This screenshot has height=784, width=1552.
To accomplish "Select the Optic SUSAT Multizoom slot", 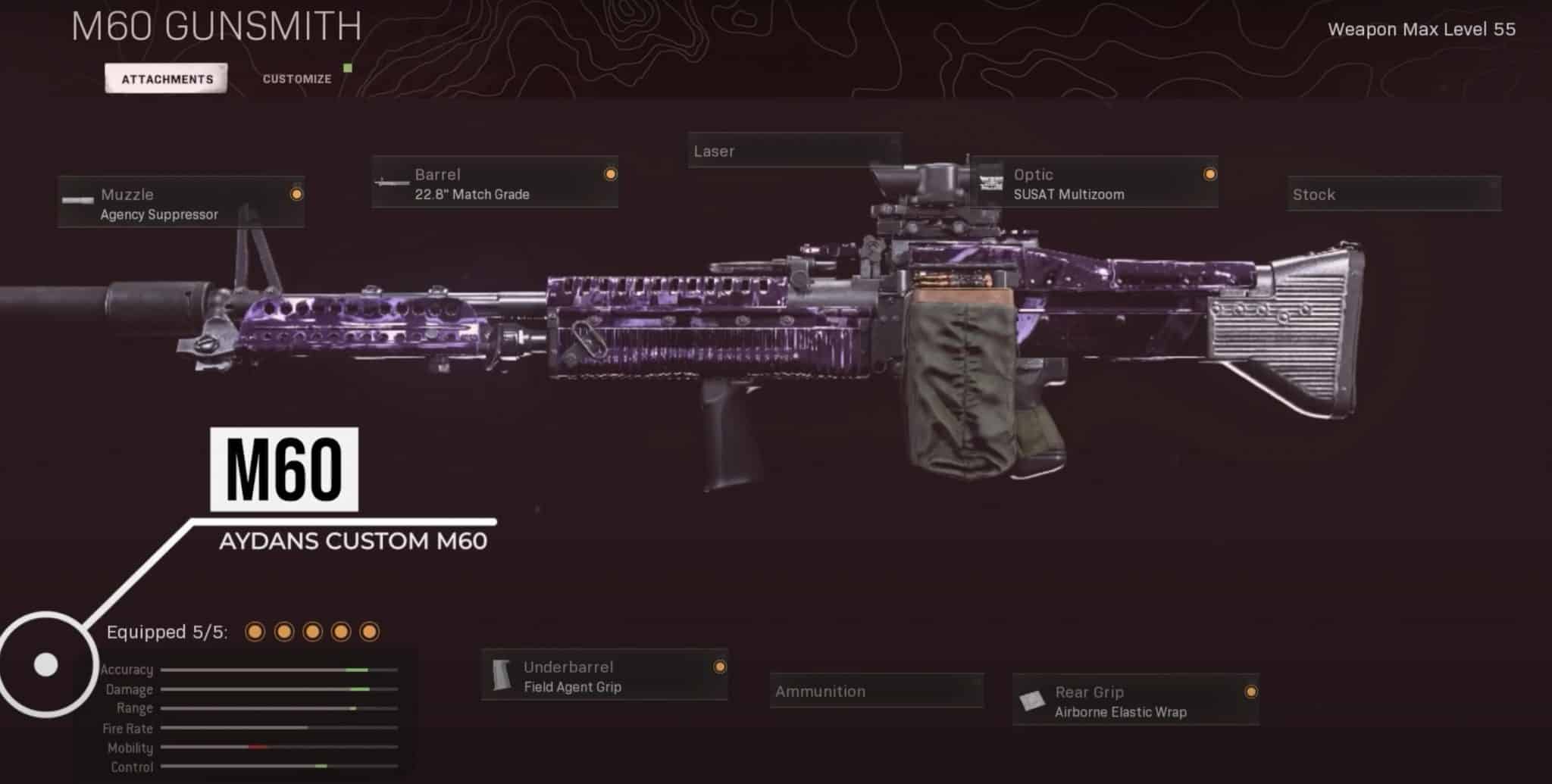I will coord(1095,183).
